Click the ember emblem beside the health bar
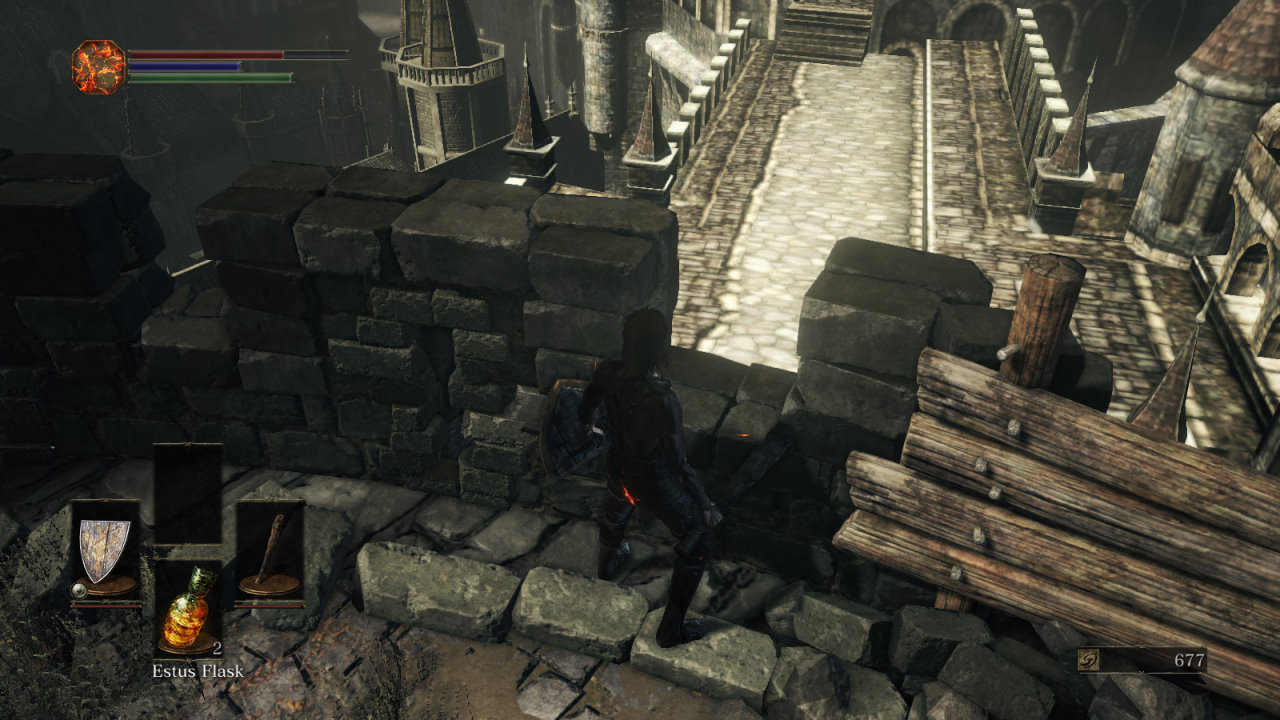 [x=99, y=67]
